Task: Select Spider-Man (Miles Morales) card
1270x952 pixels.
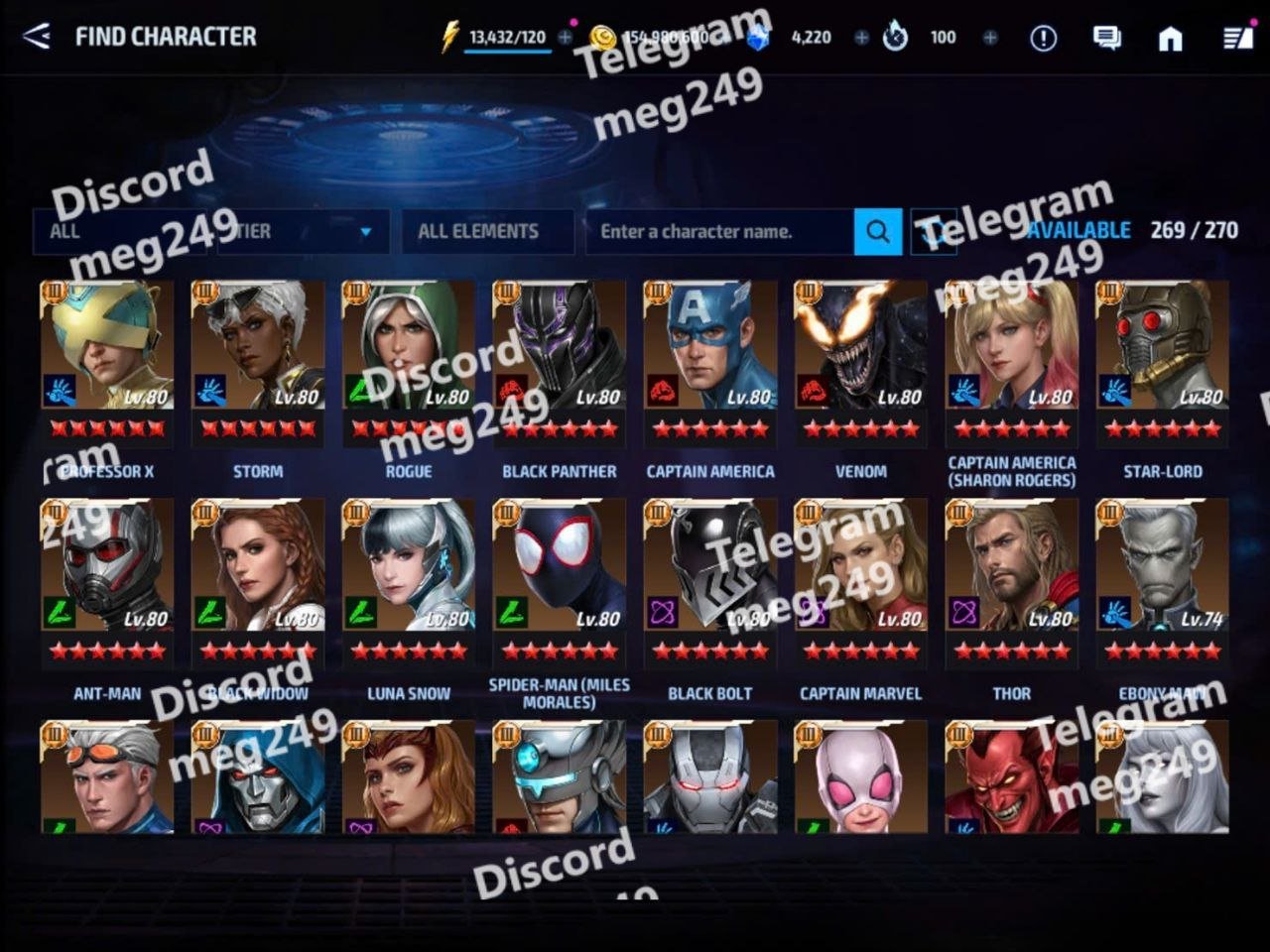Action: tap(560, 583)
